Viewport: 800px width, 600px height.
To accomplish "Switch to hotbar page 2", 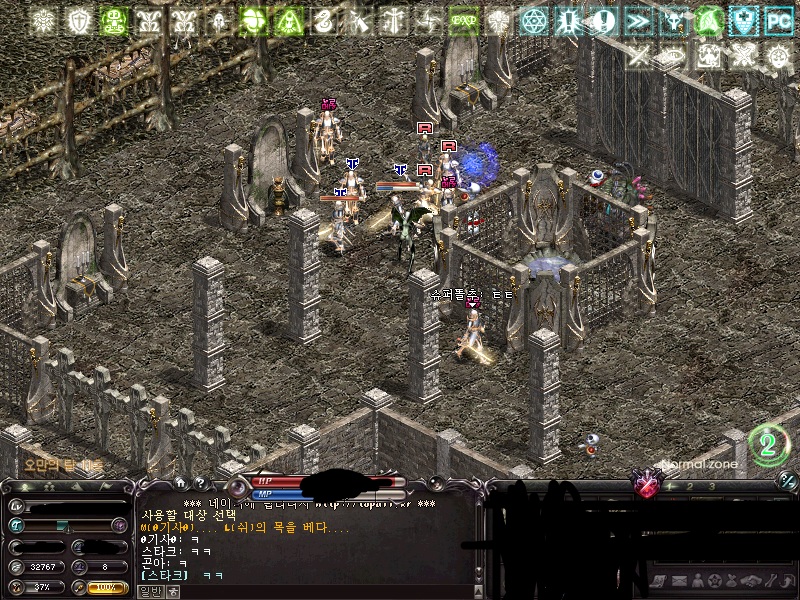I will [689, 486].
